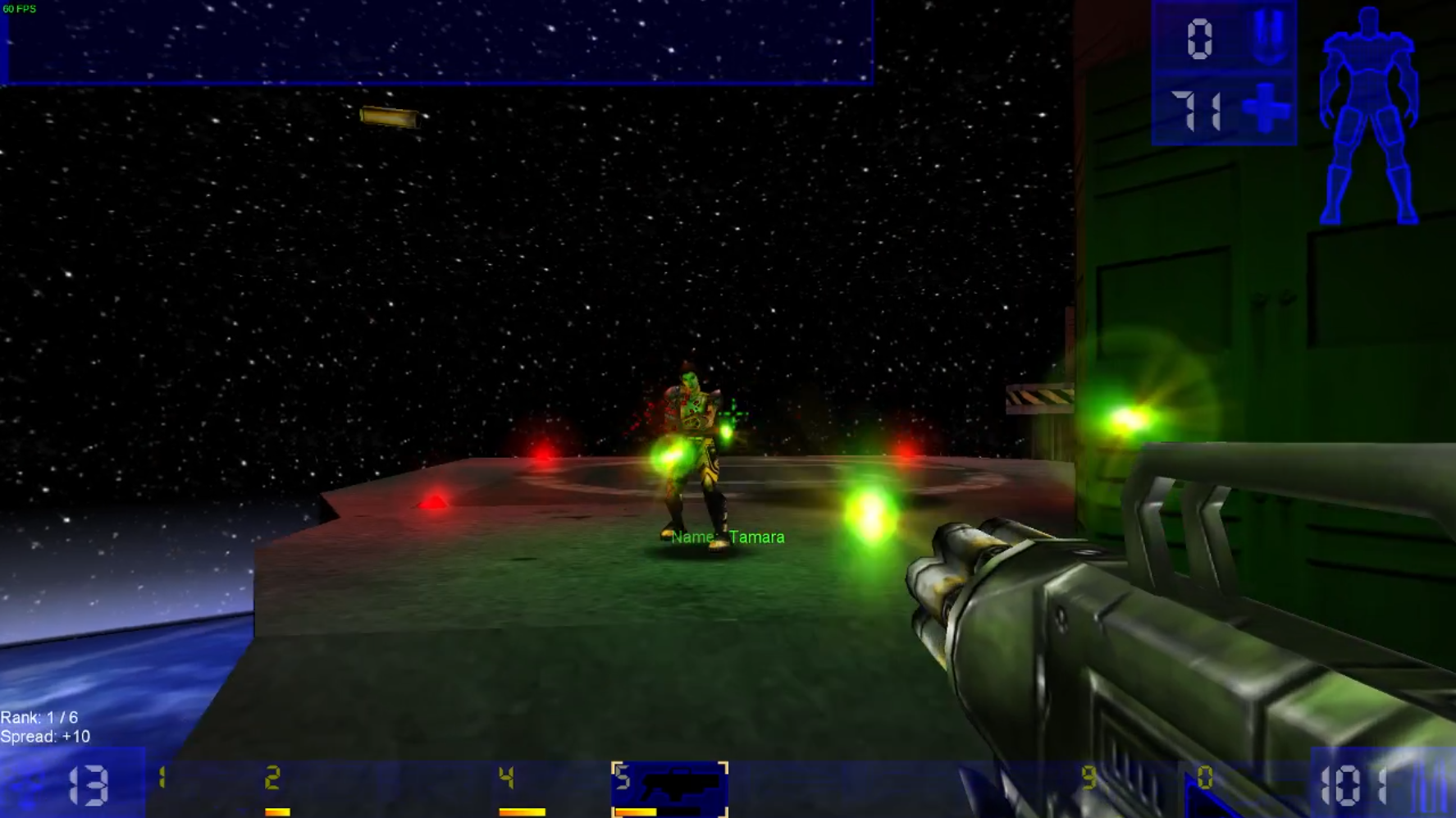The height and width of the screenshot is (818, 1456).
Task: Click the armor shield icon
Action: click(x=1267, y=38)
